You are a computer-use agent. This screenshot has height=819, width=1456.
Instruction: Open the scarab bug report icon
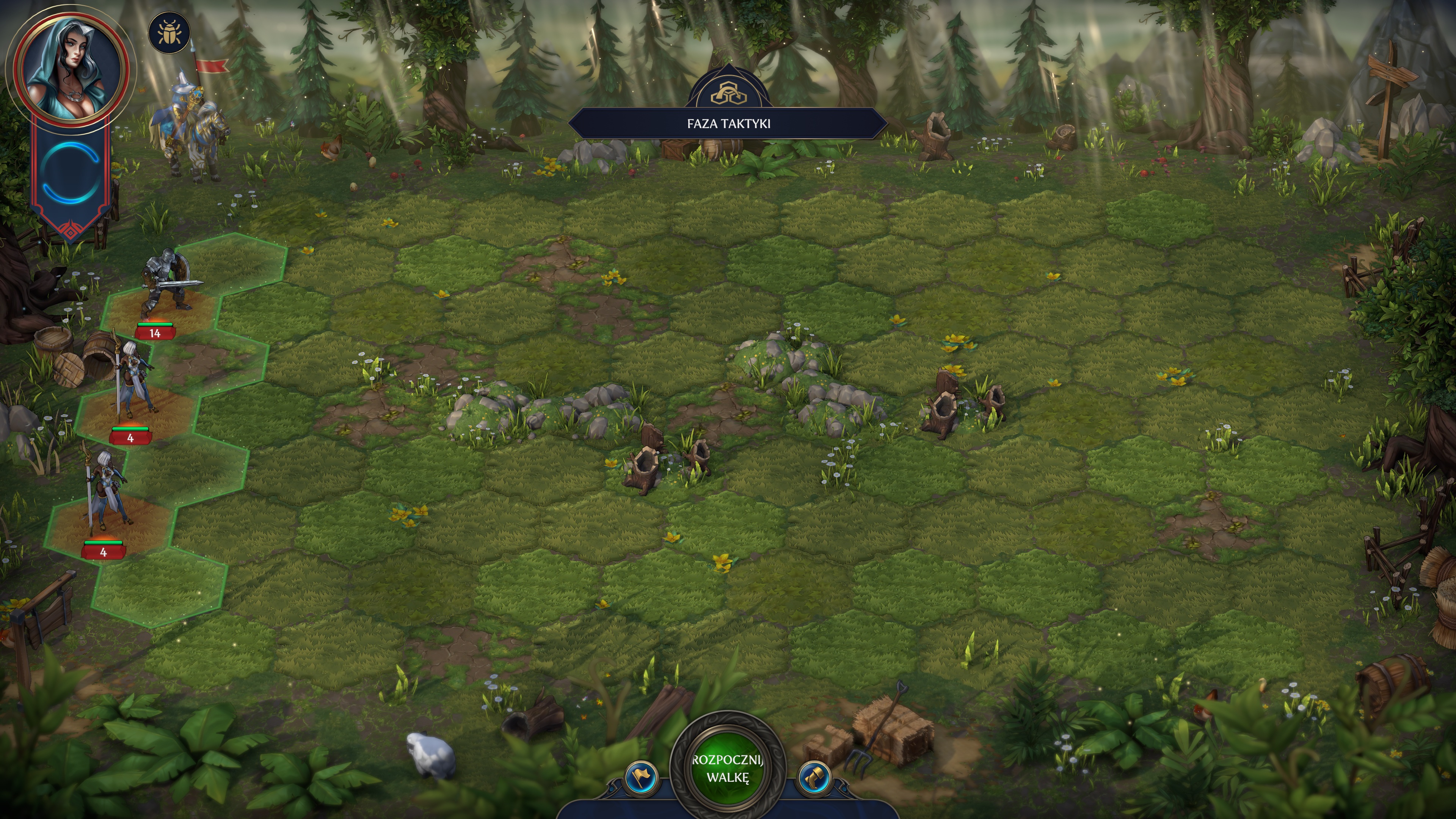(168, 33)
